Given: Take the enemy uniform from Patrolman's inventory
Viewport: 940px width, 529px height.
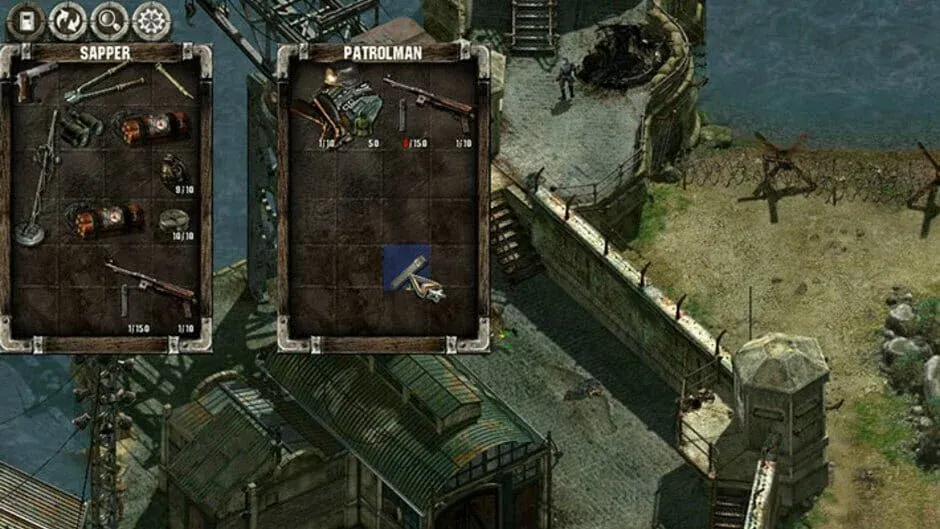Looking at the screenshot, I should point(345,108).
